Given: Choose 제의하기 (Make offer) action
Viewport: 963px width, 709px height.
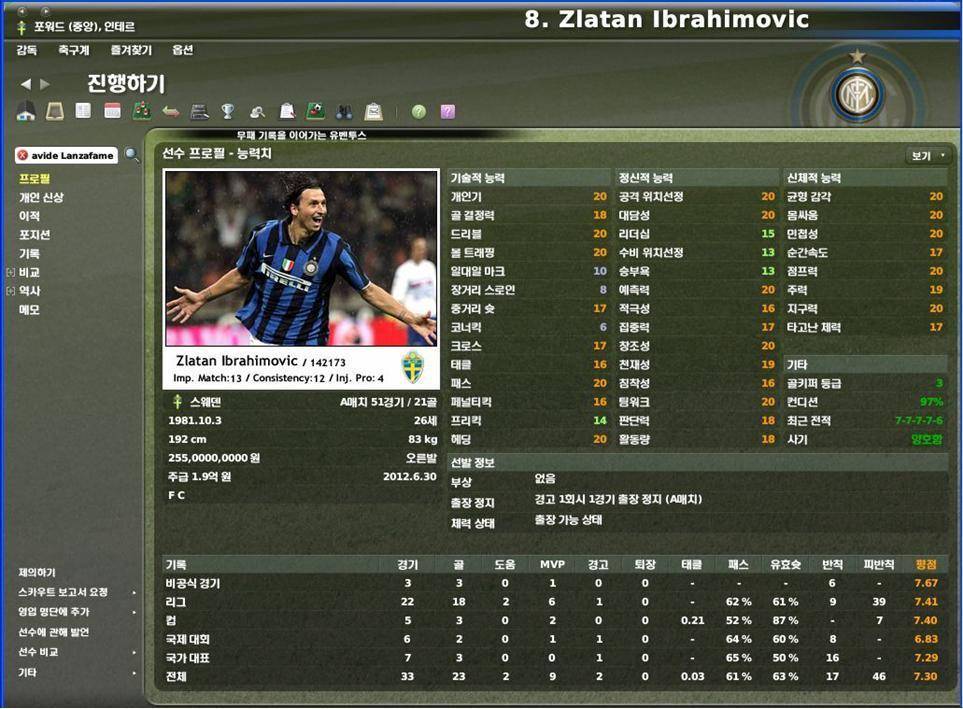Looking at the screenshot, I should click(37, 573).
